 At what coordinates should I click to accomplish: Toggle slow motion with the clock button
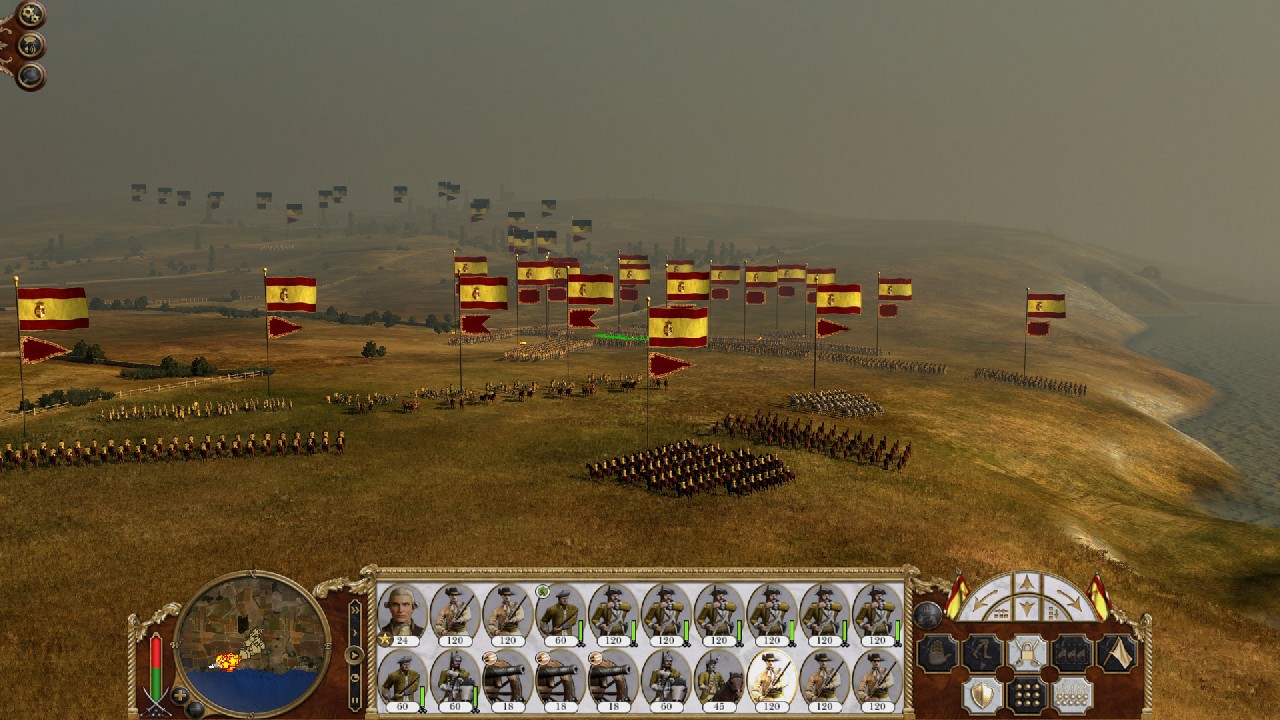point(354,677)
